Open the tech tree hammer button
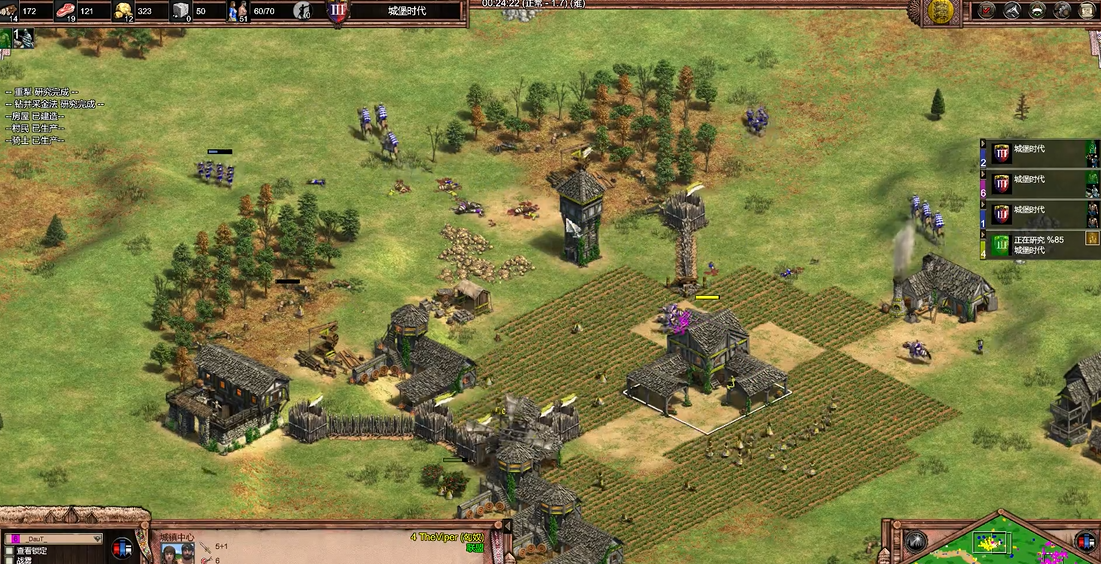1101x564 pixels. 1012,11
